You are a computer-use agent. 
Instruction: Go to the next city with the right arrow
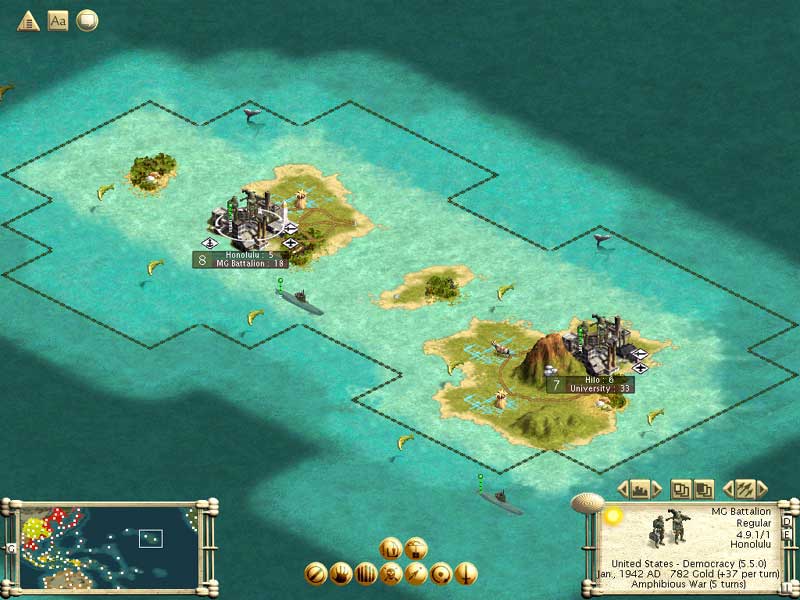[658, 489]
